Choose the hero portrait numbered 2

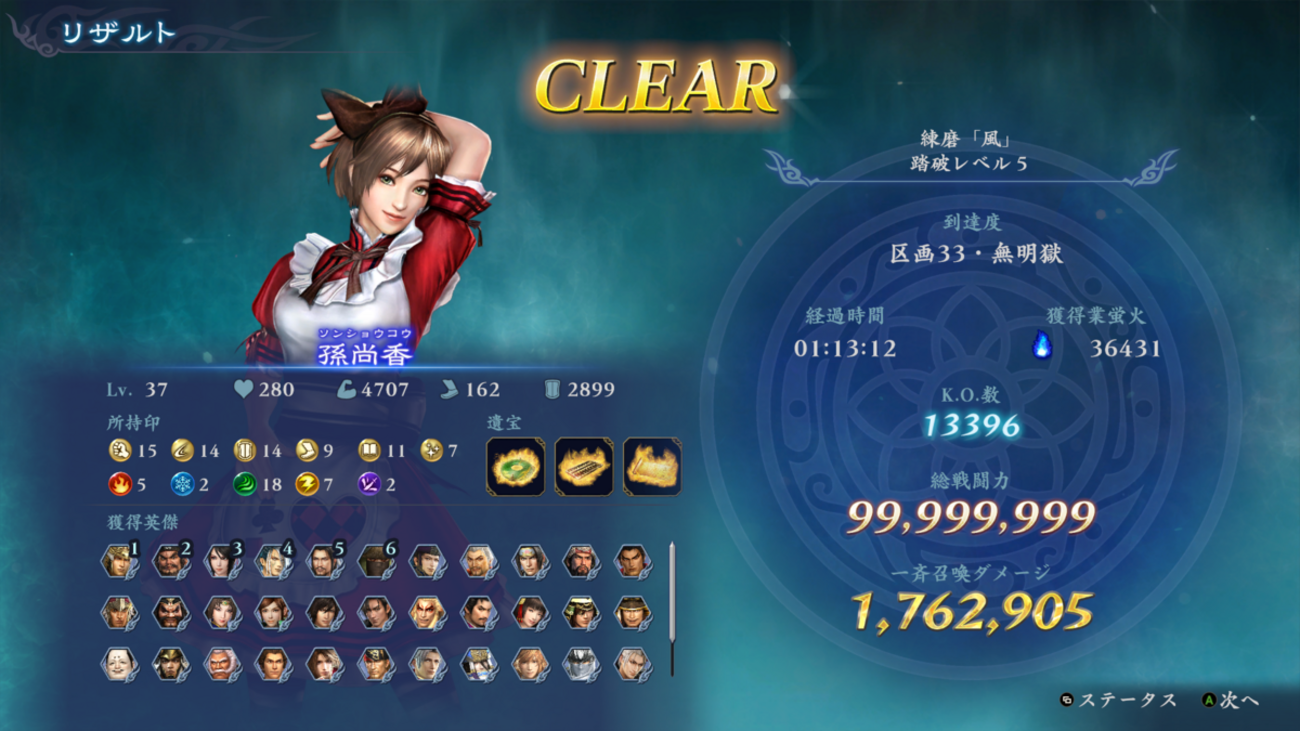coord(170,561)
